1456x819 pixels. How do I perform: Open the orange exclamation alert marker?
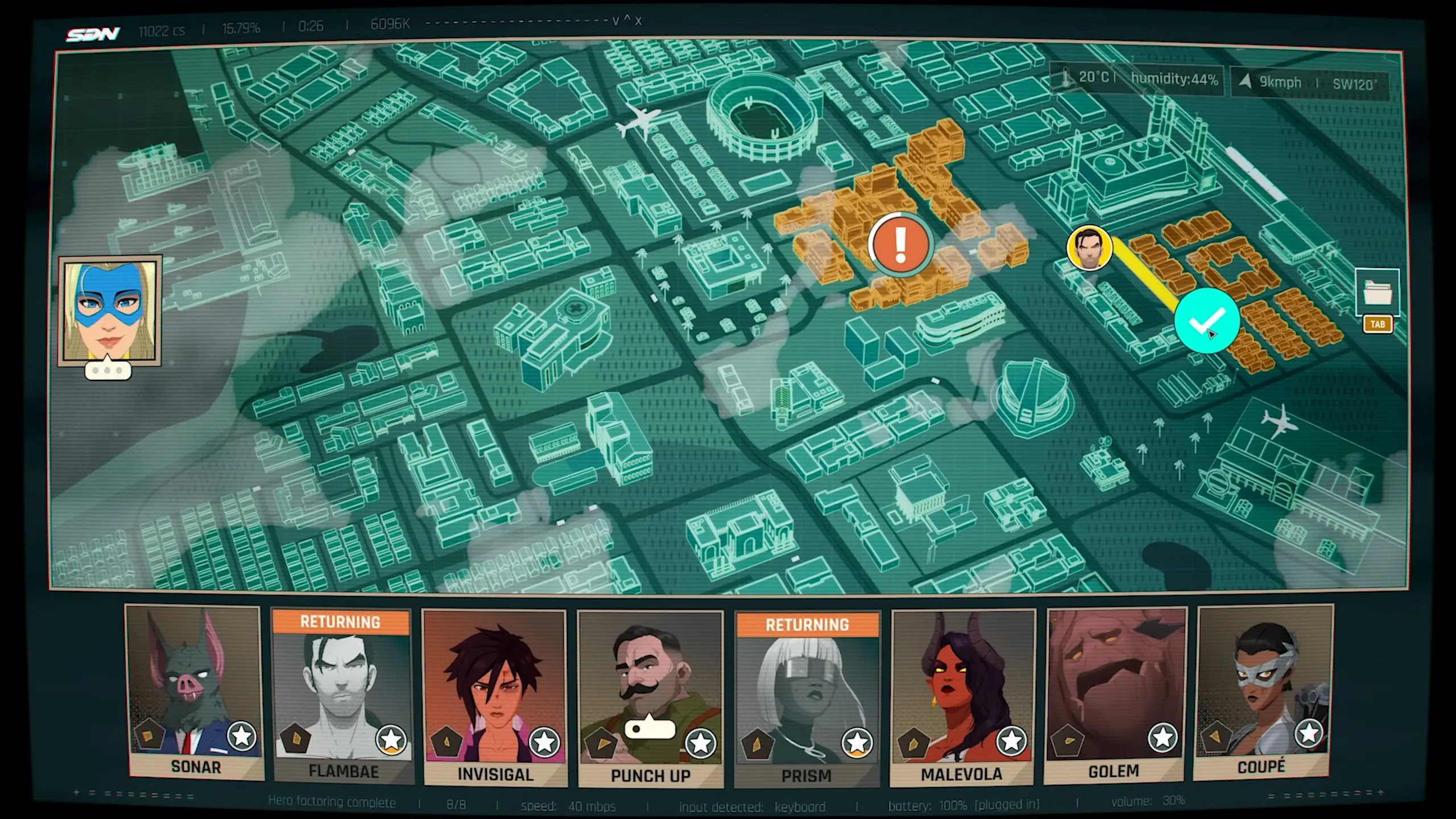click(x=900, y=245)
